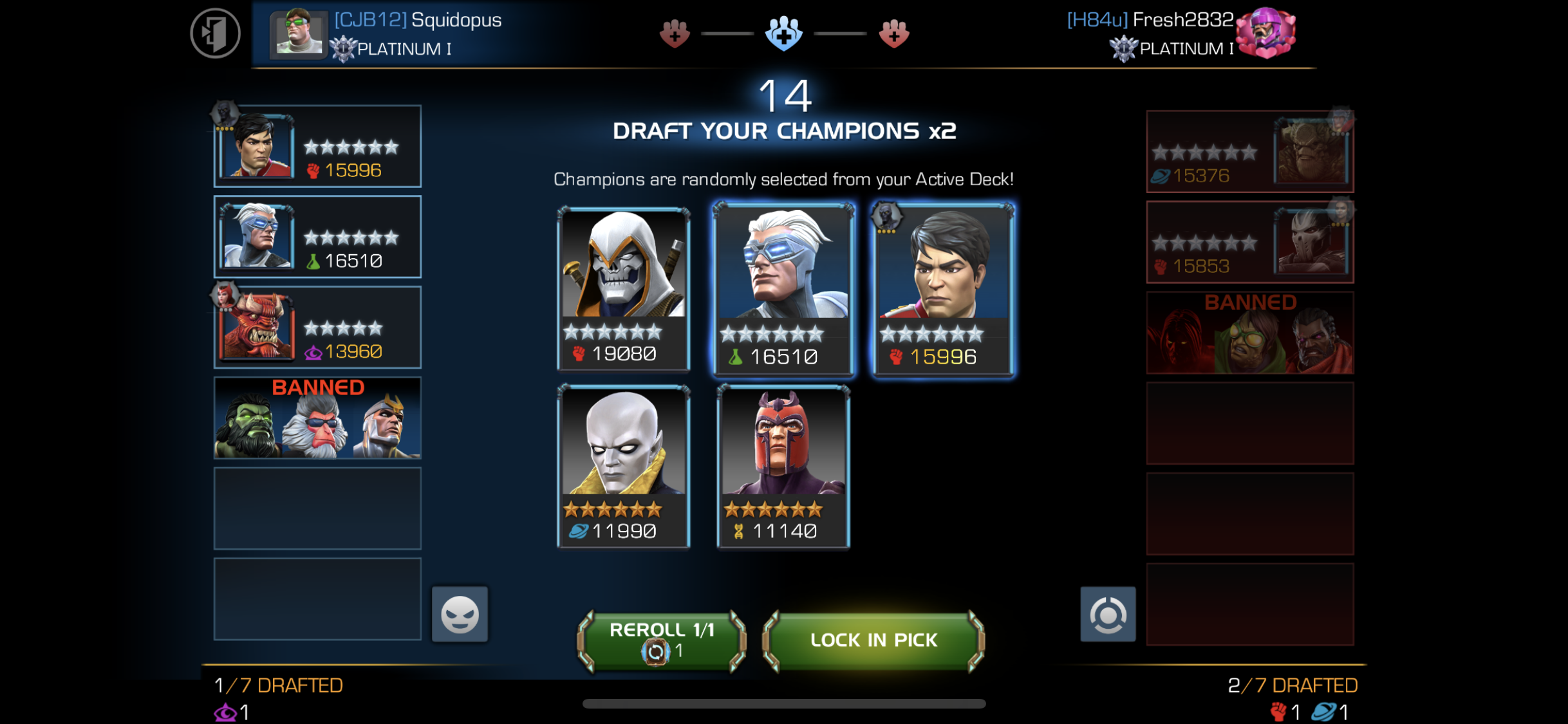
Task: View your banned champions panel
Action: click(317, 418)
